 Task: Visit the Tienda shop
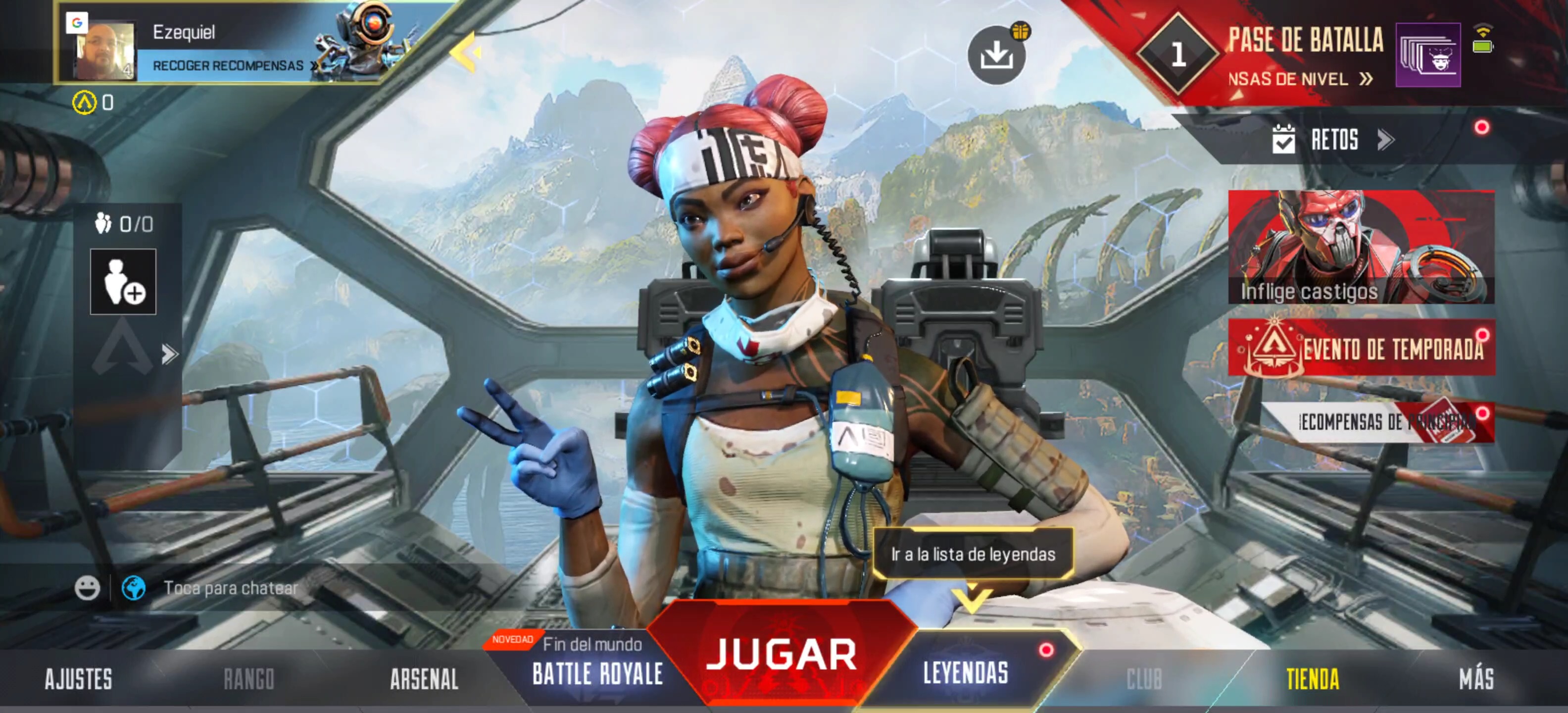coord(1312,679)
